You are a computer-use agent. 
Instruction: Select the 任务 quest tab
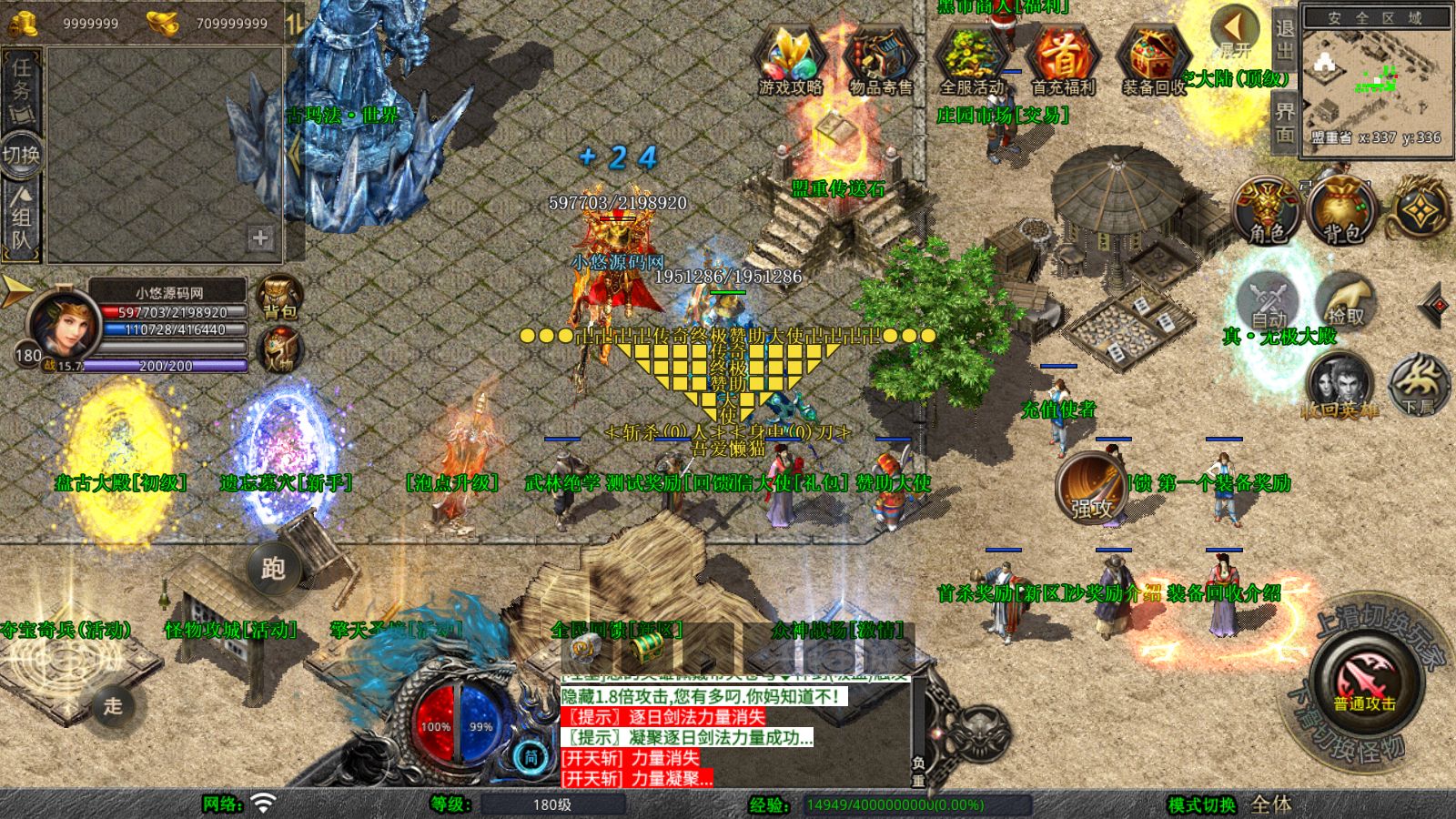[x=21, y=86]
